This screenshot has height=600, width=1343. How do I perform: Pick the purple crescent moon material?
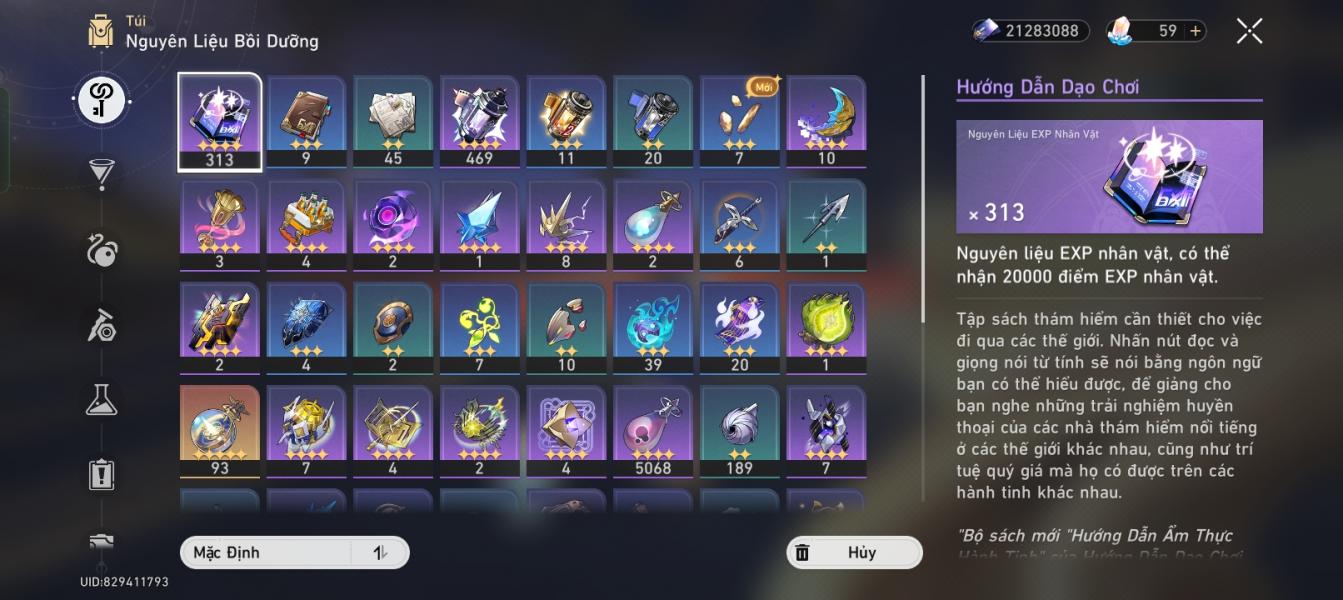point(826,120)
